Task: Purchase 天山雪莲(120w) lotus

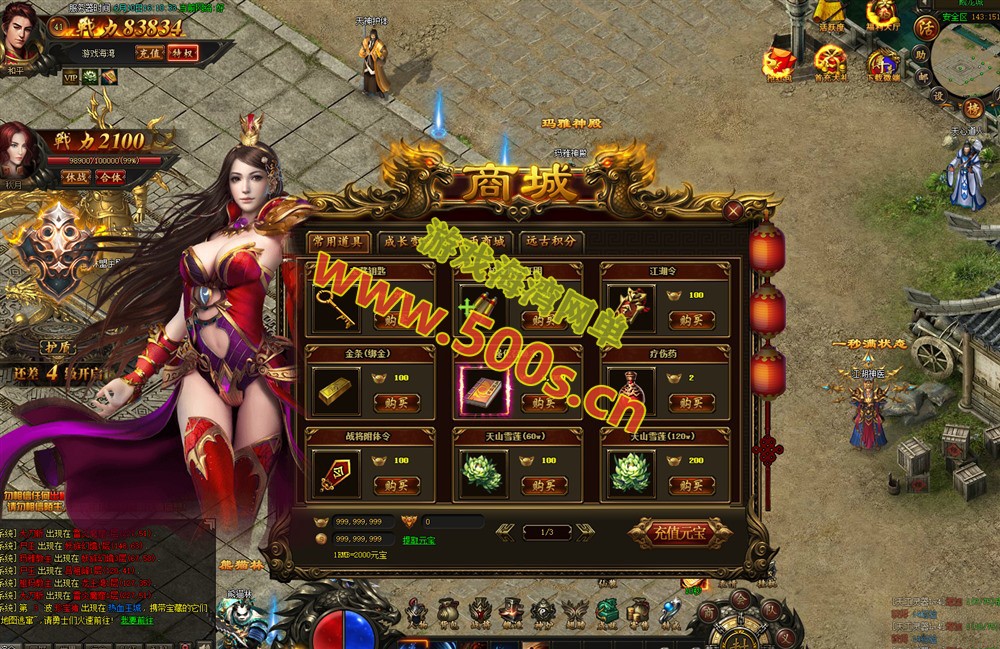Action: (691, 485)
